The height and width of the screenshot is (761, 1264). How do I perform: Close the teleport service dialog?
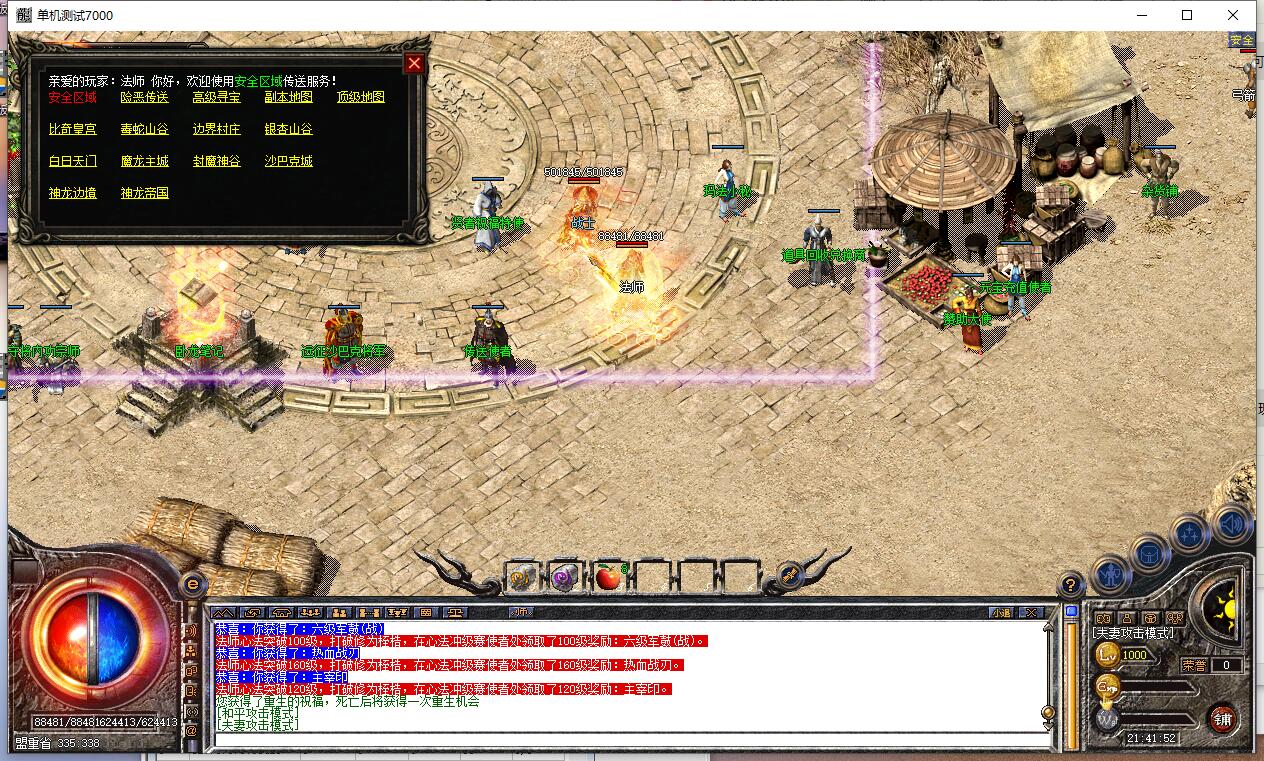pyautogui.click(x=414, y=64)
